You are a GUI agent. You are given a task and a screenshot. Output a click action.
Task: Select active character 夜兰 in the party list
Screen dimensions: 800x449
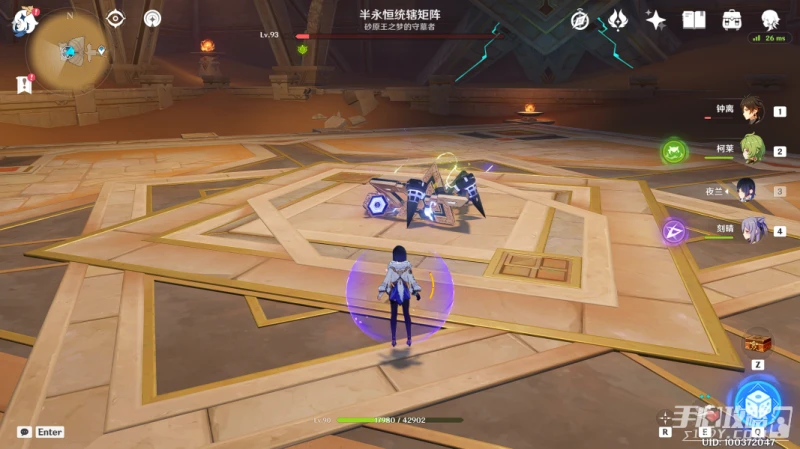click(747, 190)
